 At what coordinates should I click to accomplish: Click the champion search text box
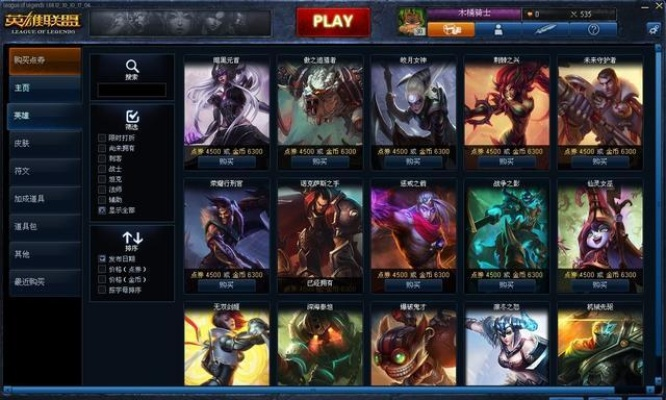[132, 90]
